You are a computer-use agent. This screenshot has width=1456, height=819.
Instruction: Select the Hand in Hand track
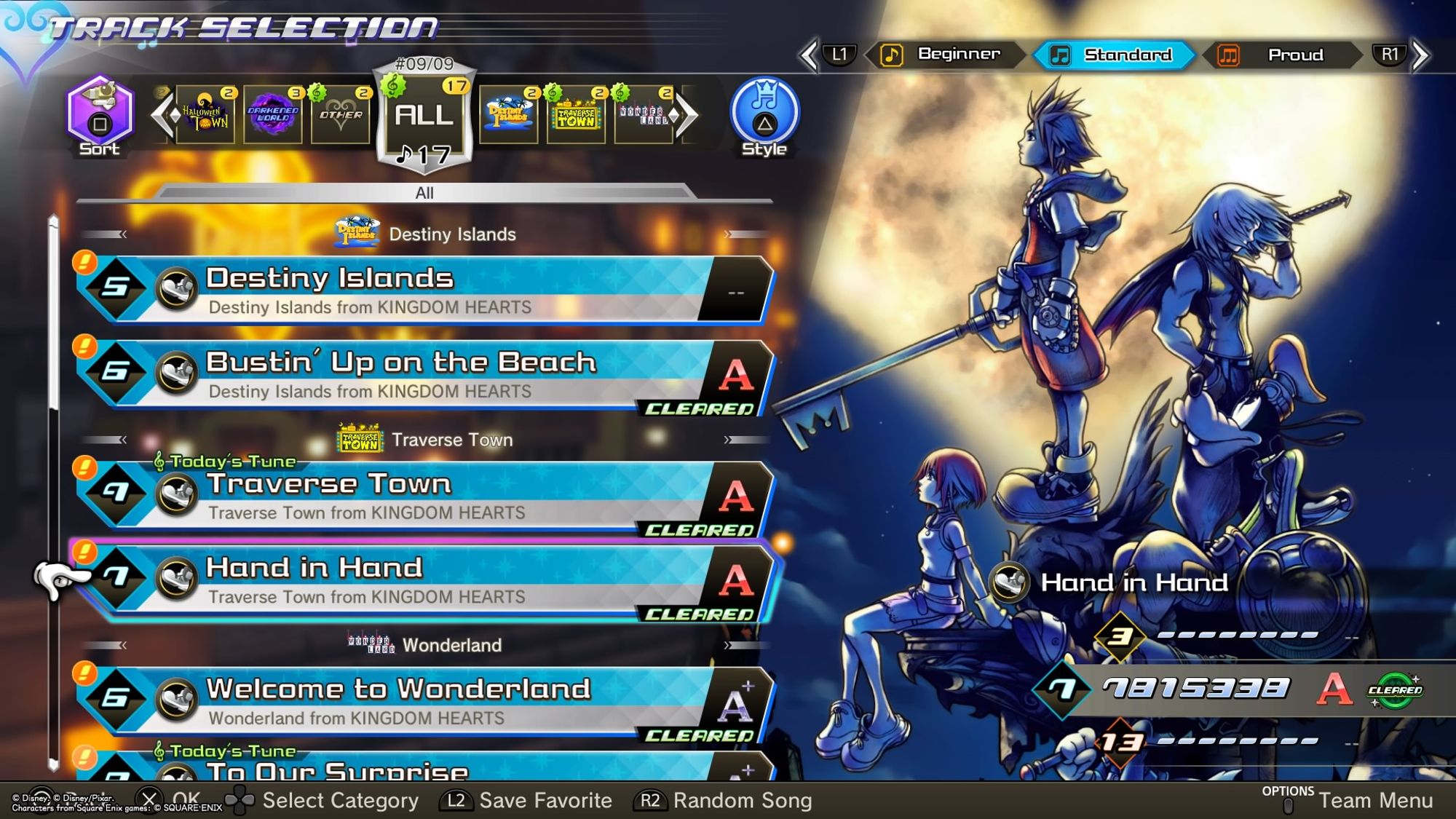pos(422,580)
